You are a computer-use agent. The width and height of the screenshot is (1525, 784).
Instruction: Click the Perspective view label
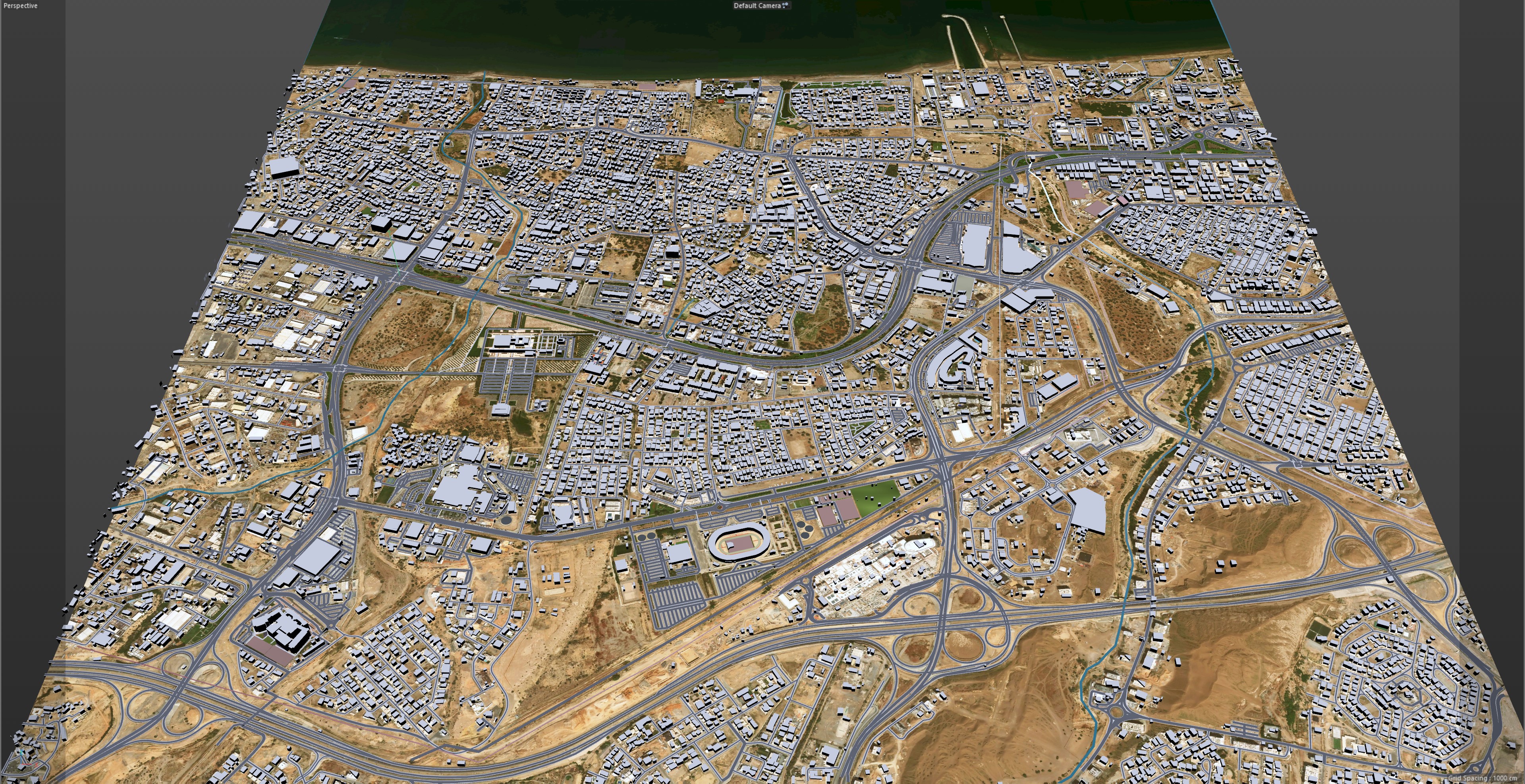coord(21,6)
